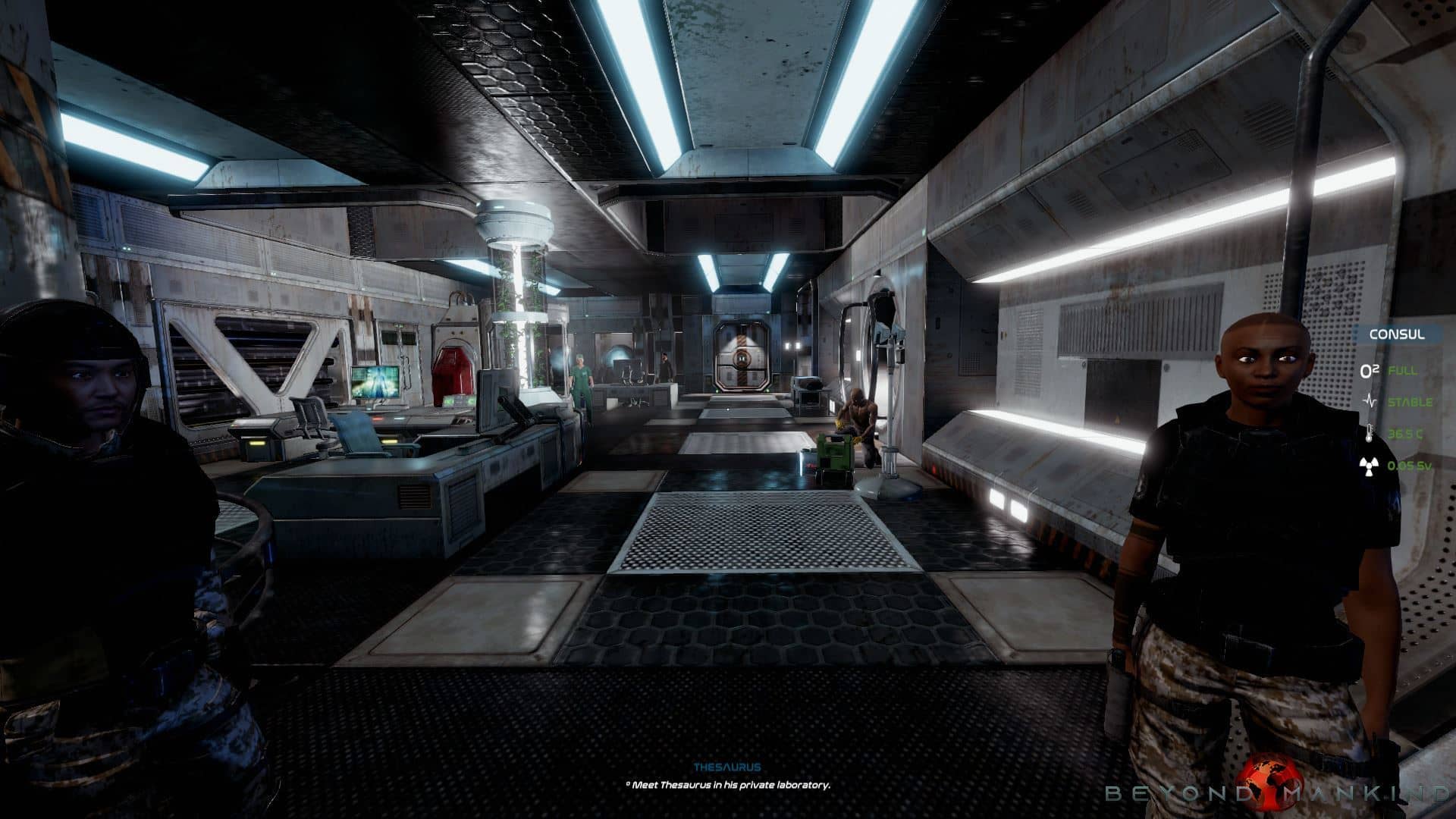
Task: Select the CONSUL status panel header
Action: (x=1396, y=334)
